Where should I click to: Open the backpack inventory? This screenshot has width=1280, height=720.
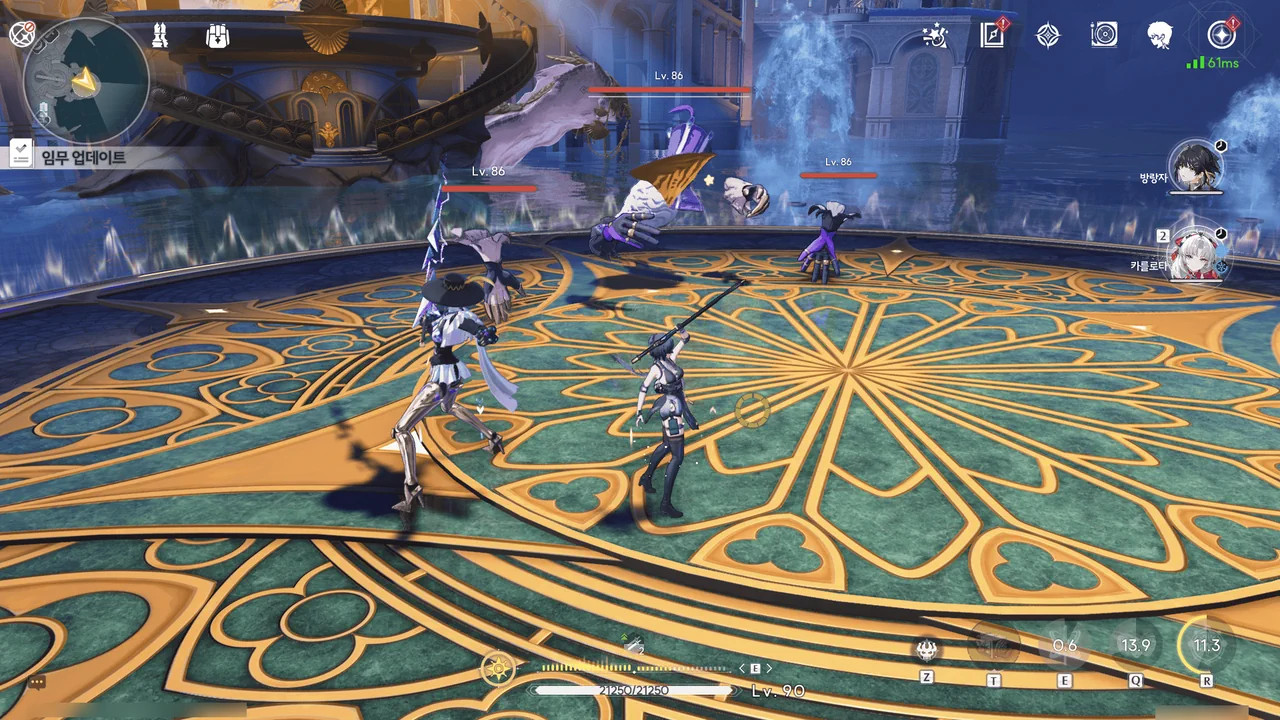click(x=217, y=36)
